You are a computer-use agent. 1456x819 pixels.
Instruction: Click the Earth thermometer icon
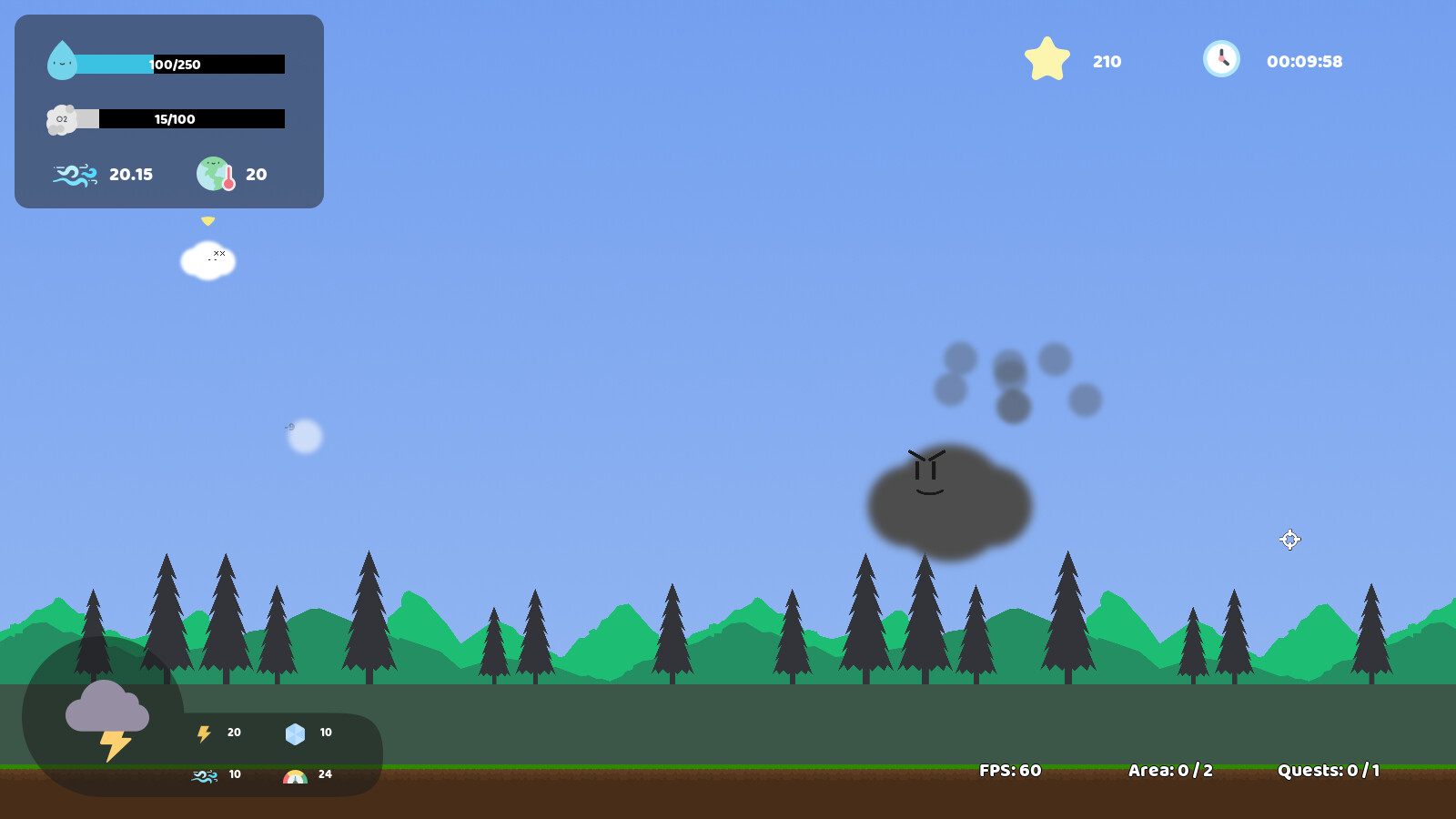pyautogui.click(x=216, y=174)
